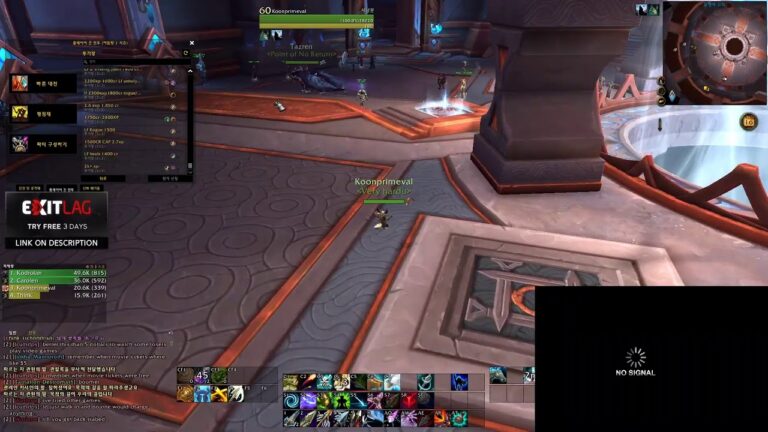Open the second category with the yellow icon
Screen dimensions: 768x432
(20, 113)
